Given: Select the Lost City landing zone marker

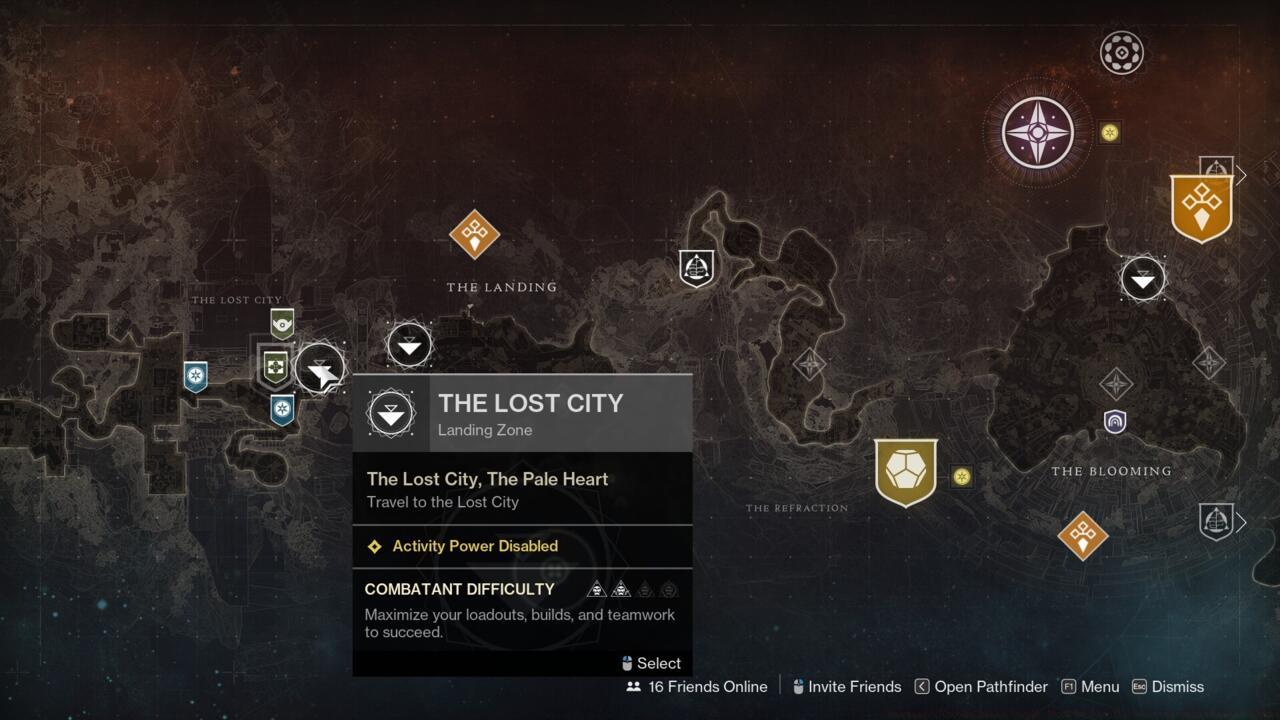Looking at the screenshot, I should 320,369.
